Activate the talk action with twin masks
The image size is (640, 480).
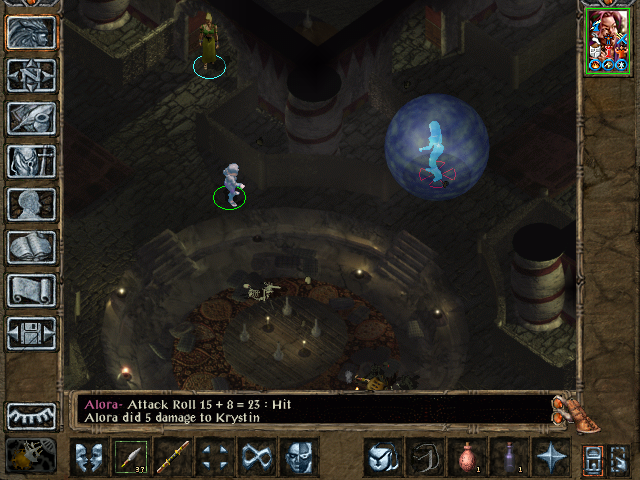point(88,457)
